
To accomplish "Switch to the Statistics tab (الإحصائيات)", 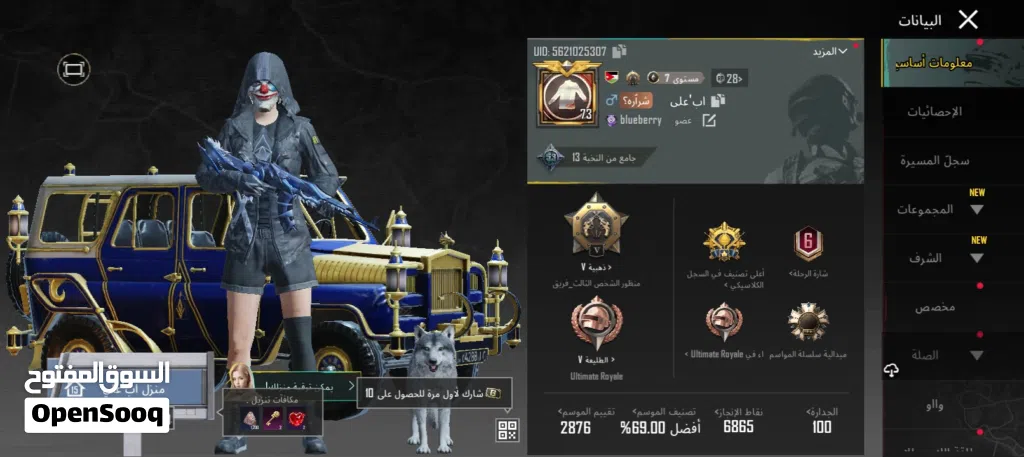I will click(x=934, y=112).
